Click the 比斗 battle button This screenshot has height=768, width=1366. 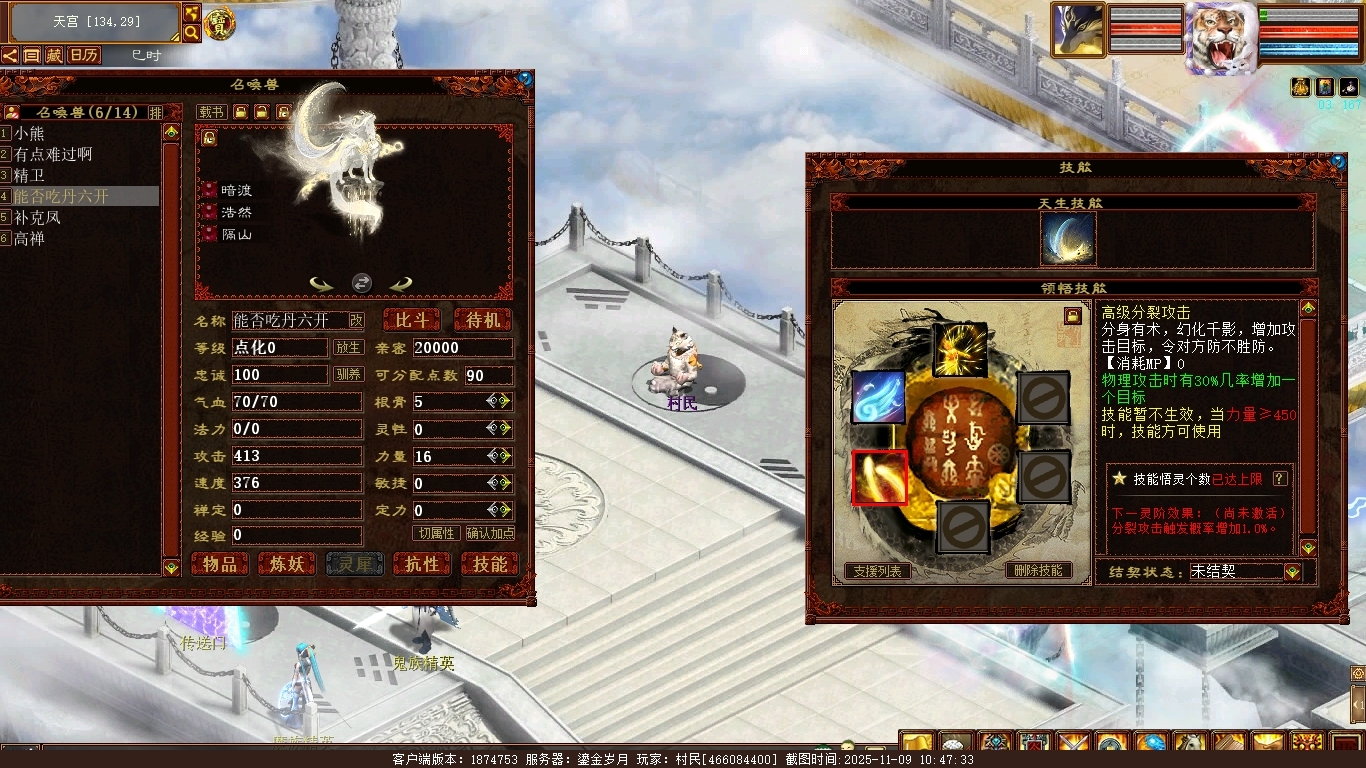(x=411, y=320)
